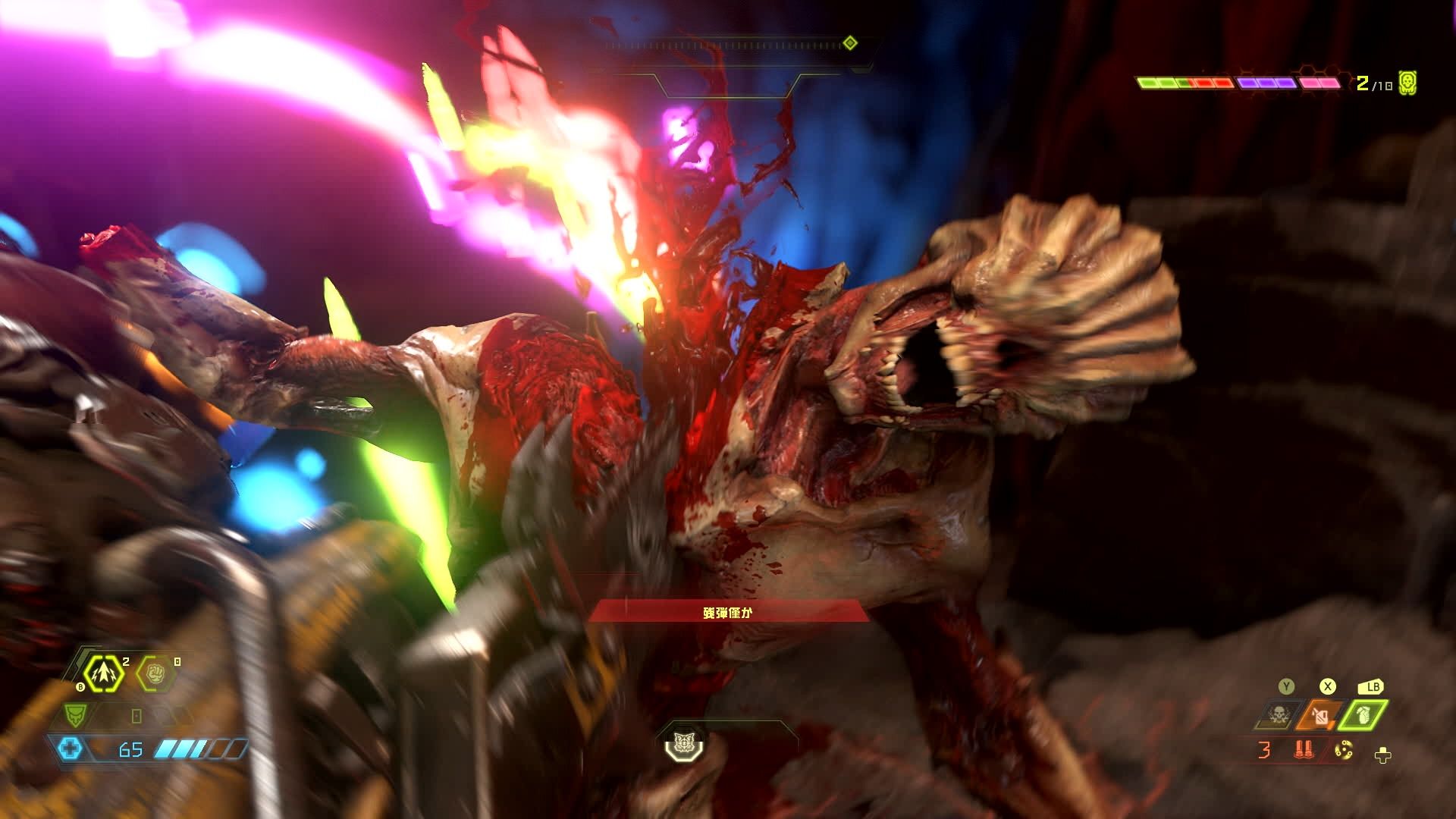Activate the dash arrow ability icon
Screen dimensions: 1456x819
pyautogui.click(x=103, y=673)
